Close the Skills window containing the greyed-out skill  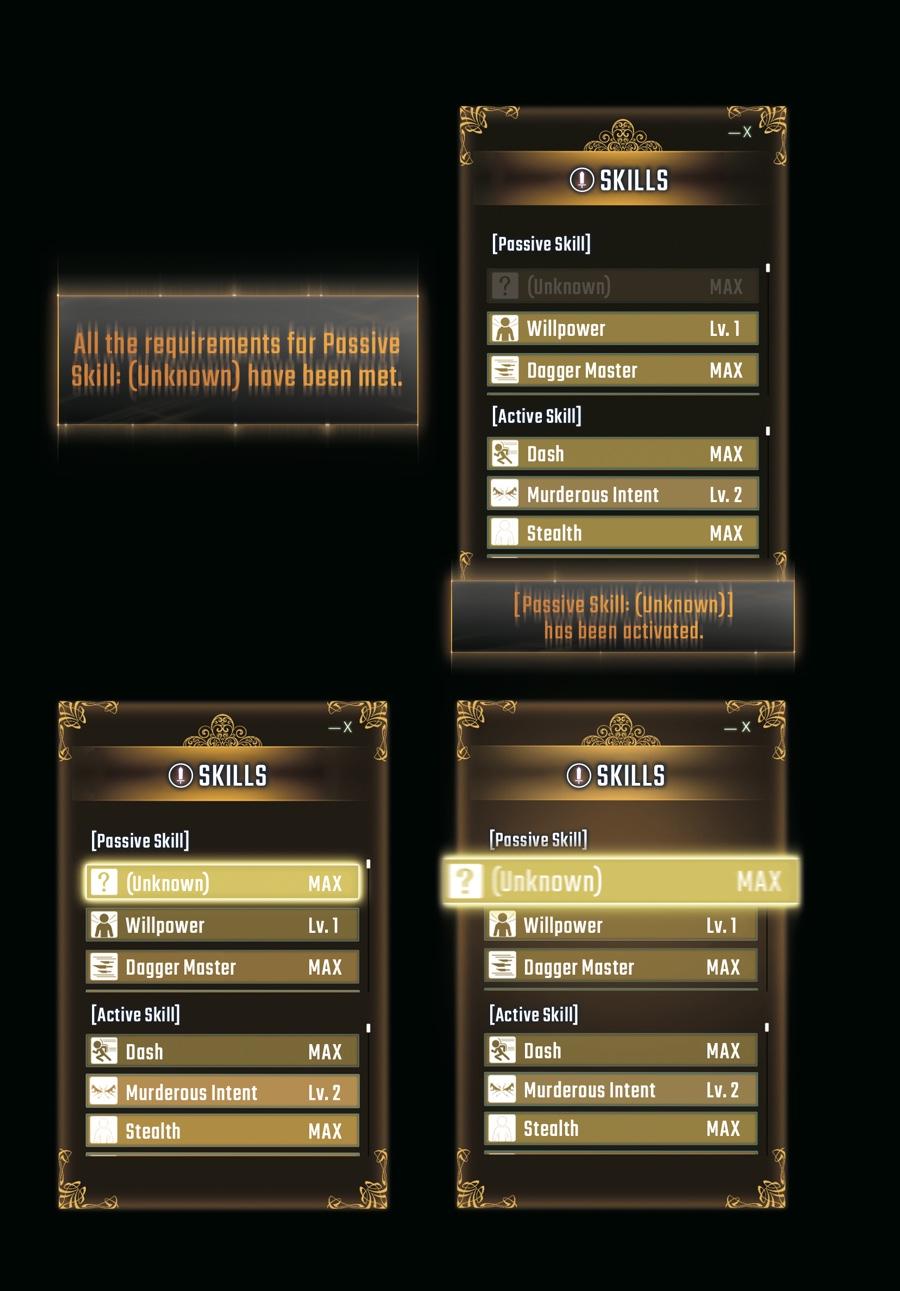pos(747,132)
